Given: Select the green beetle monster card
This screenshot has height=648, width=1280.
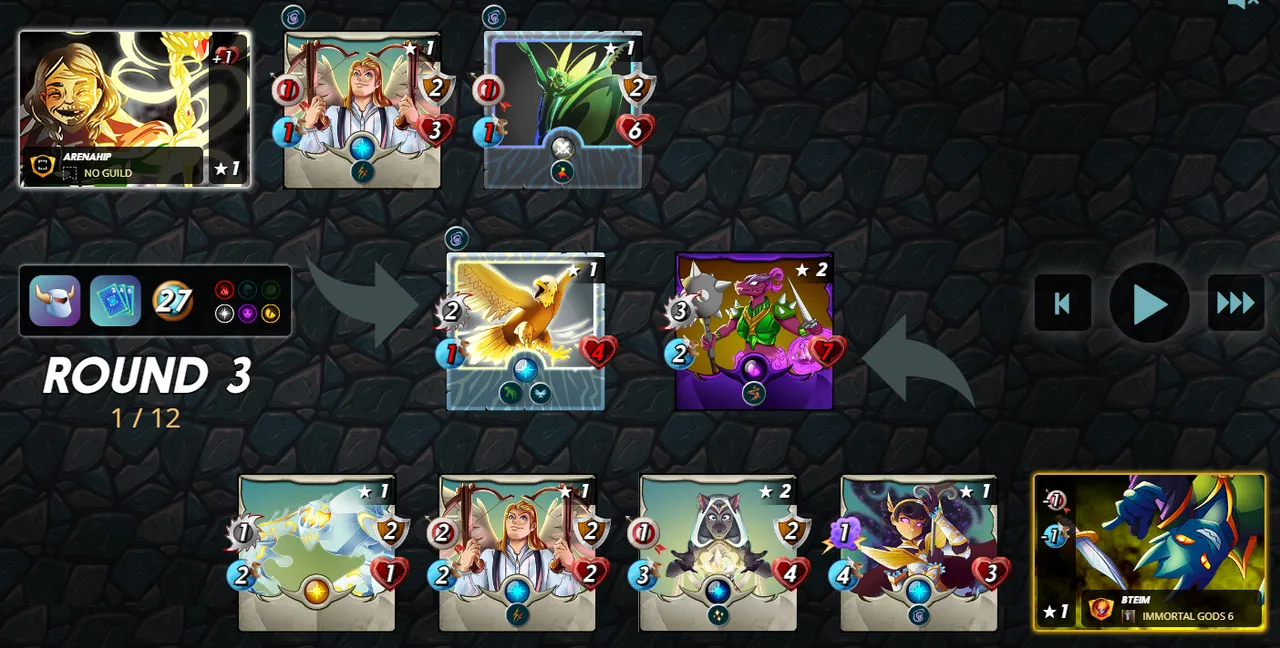Looking at the screenshot, I should [563, 109].
